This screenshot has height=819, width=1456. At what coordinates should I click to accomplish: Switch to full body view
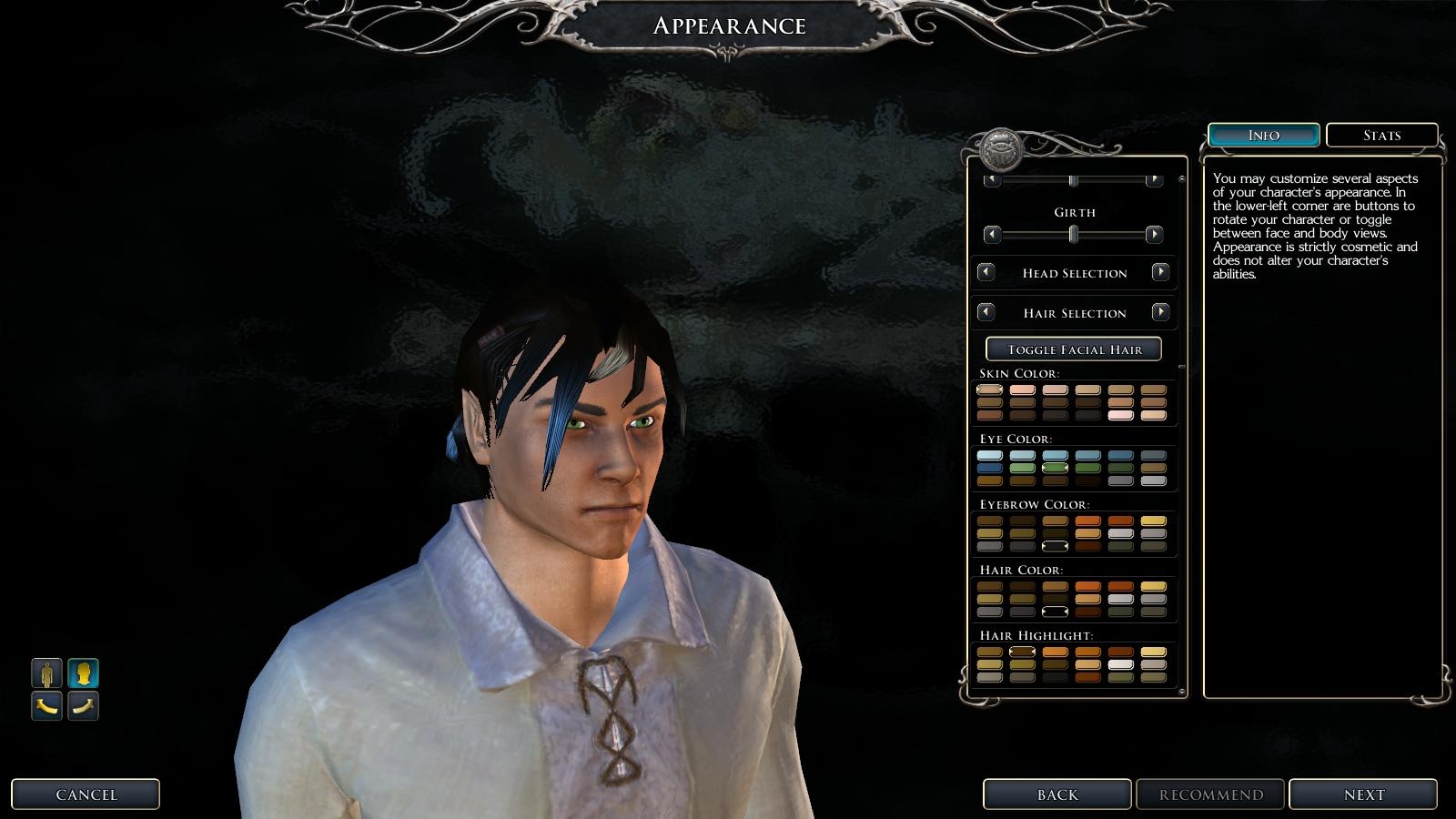click(x=47, y=673)
